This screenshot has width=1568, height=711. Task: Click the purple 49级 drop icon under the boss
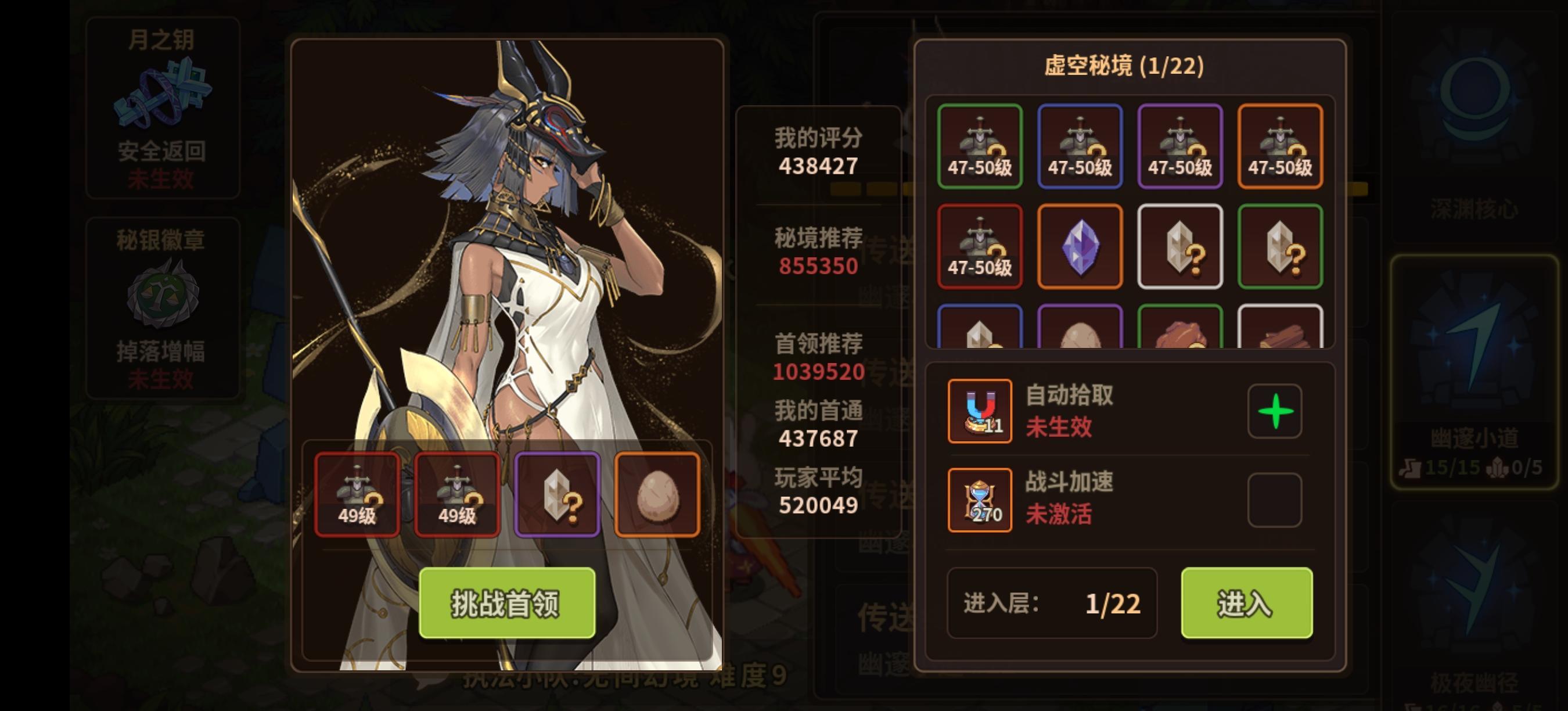pyautogui.click(x=558, y=493)
